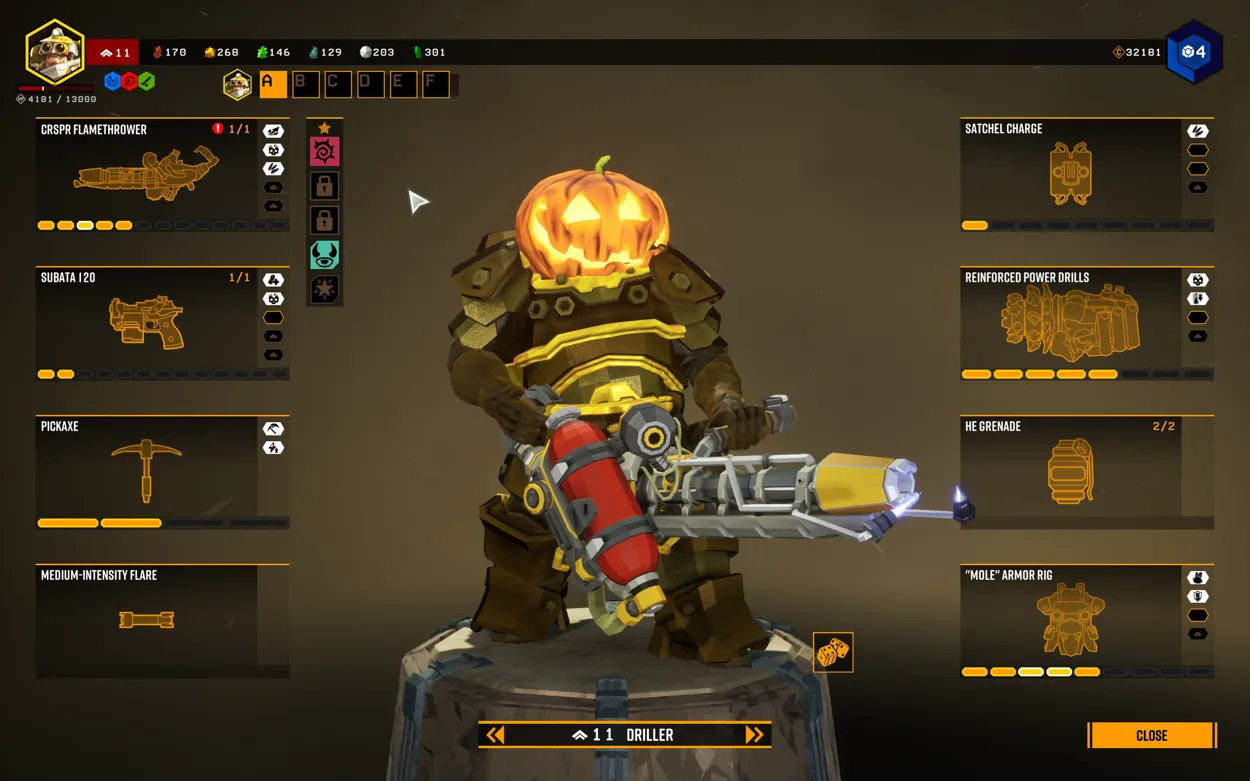Choose the Medium-Intensity Flare panel

147,620
